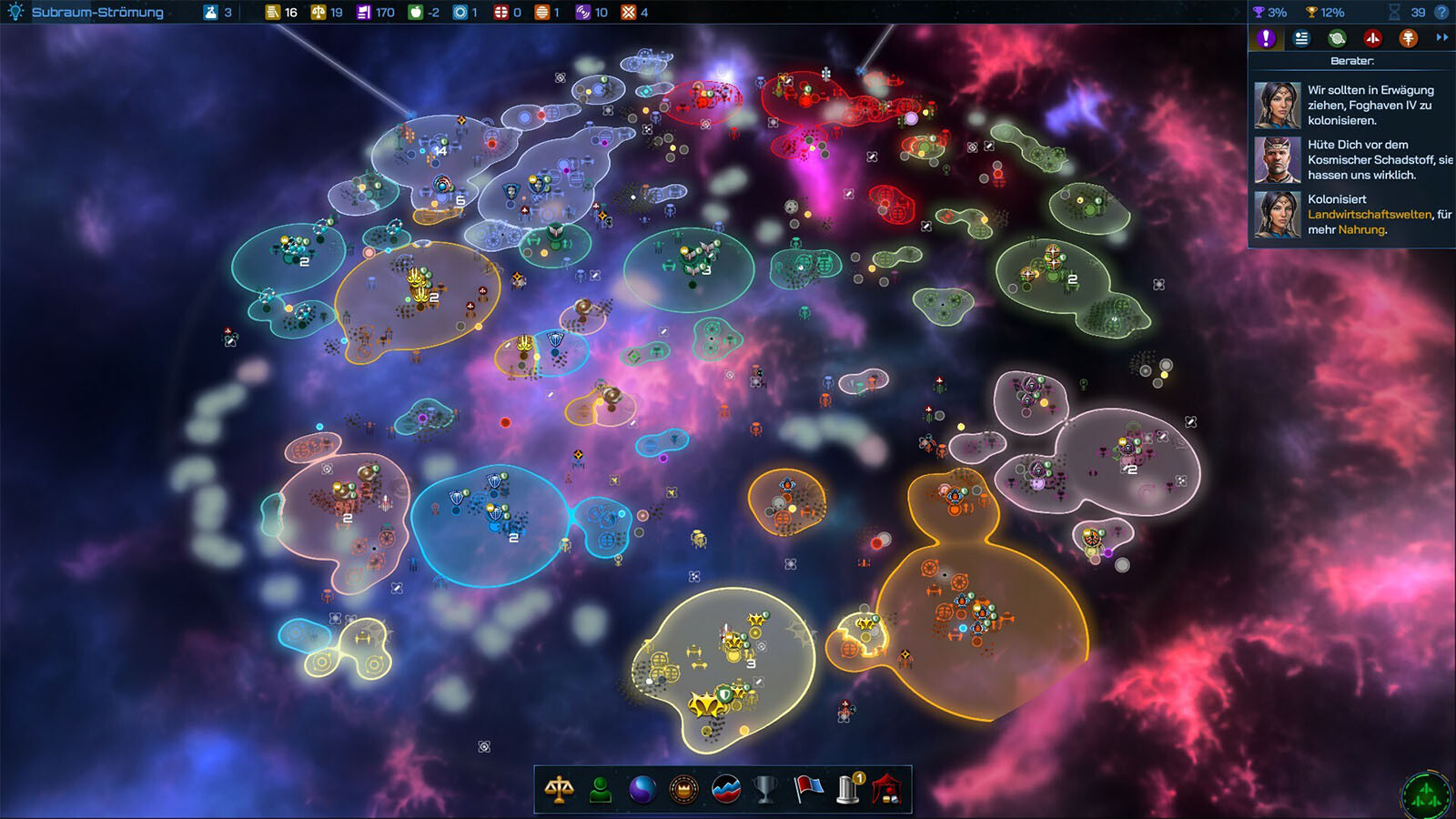The image size is (1456, 819).
Task: Select the purple exclamation advisor tab
Action: pyautogui.click(x=1266, y=38)
